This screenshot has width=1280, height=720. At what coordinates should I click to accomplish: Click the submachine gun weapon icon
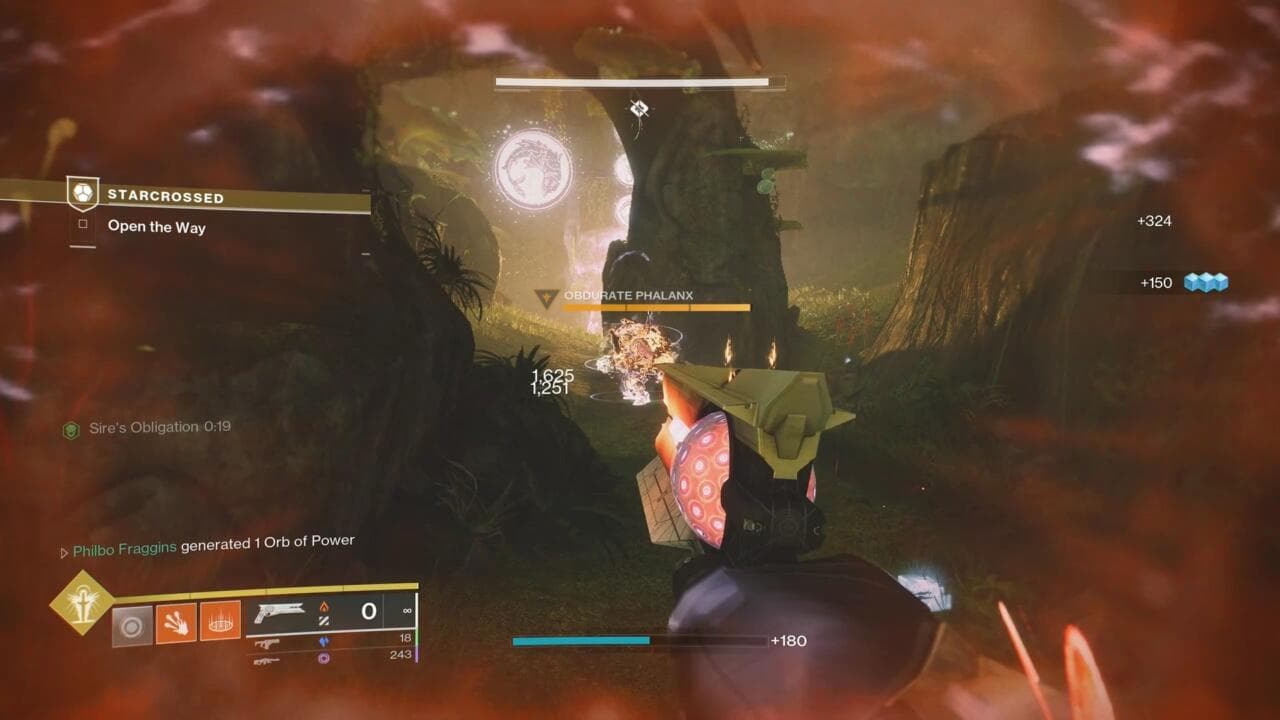click(x=267, y=645)
